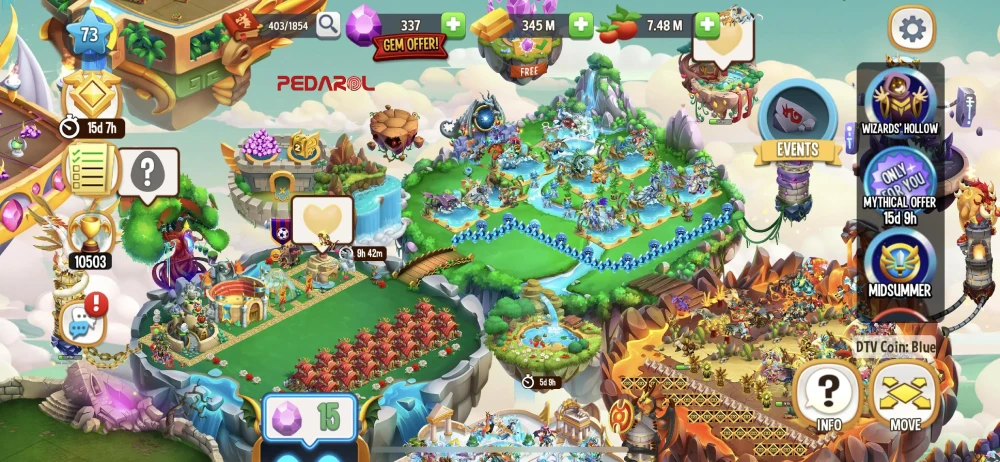The height and width of the screenshot is (462, 1000).
Task: Activate the Move button
Action: click(905, 394)
